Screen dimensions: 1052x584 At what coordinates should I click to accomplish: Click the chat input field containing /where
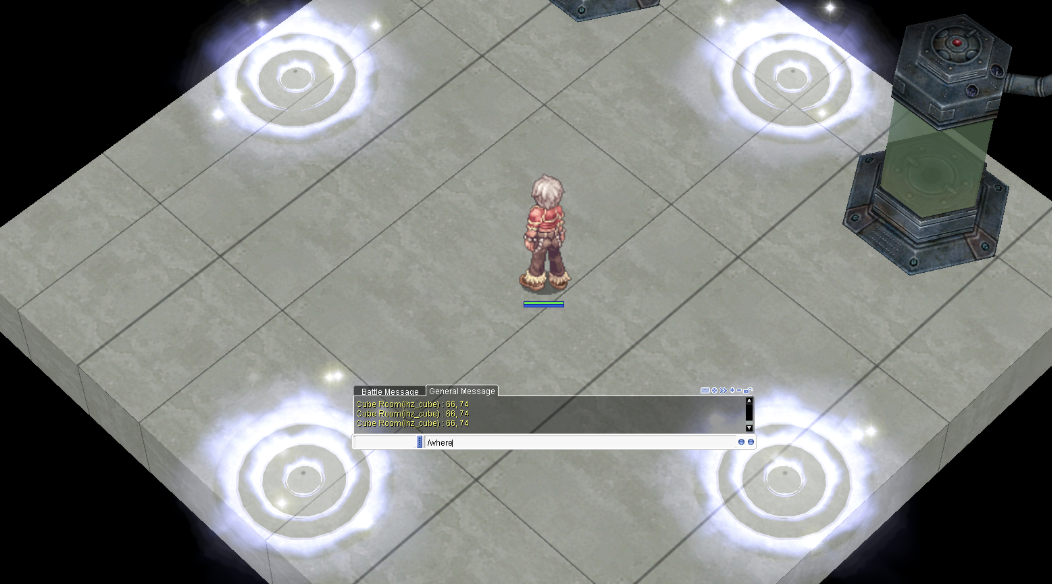point(580,442)
